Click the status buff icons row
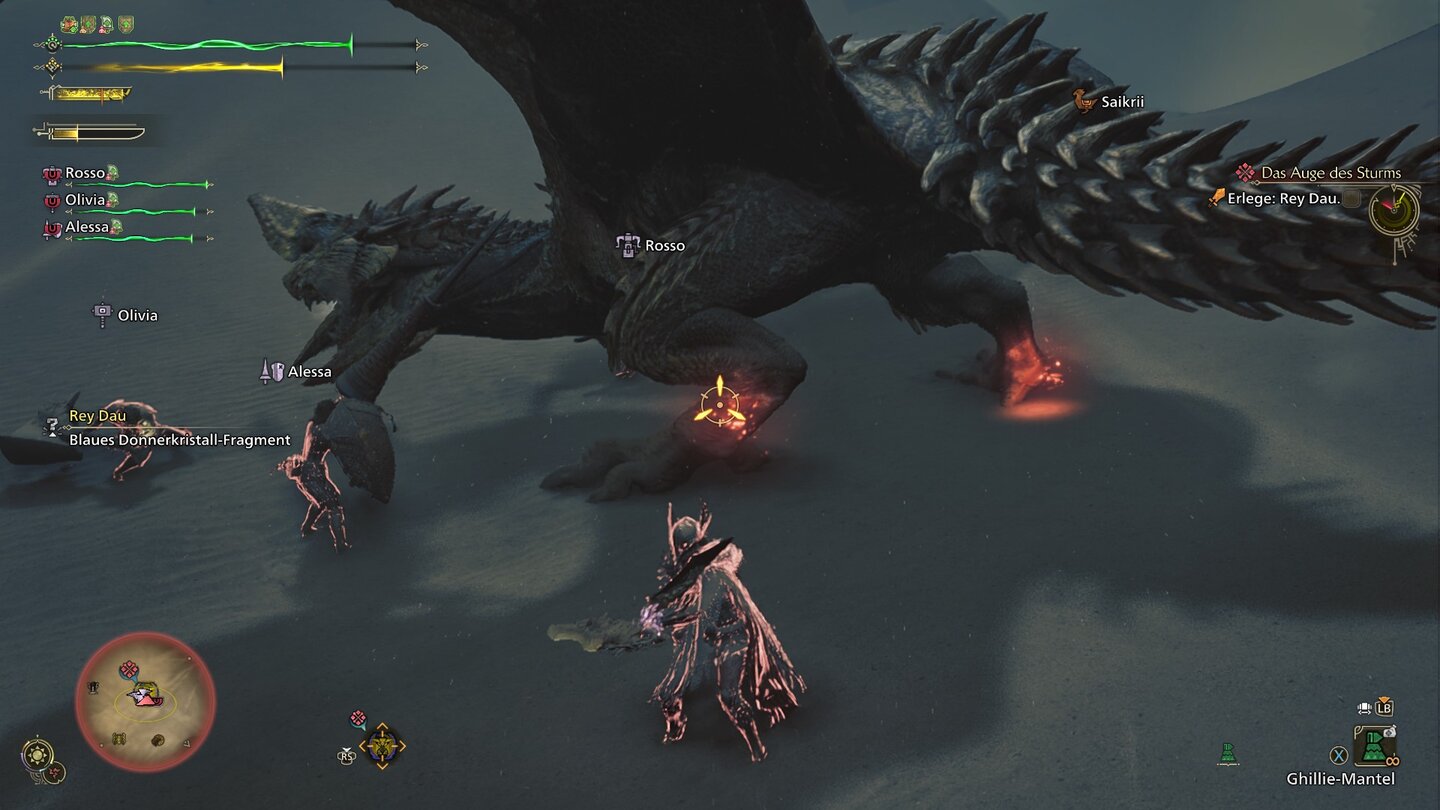The height and width of the screenshot is (810, 1440). pos(97,24)
